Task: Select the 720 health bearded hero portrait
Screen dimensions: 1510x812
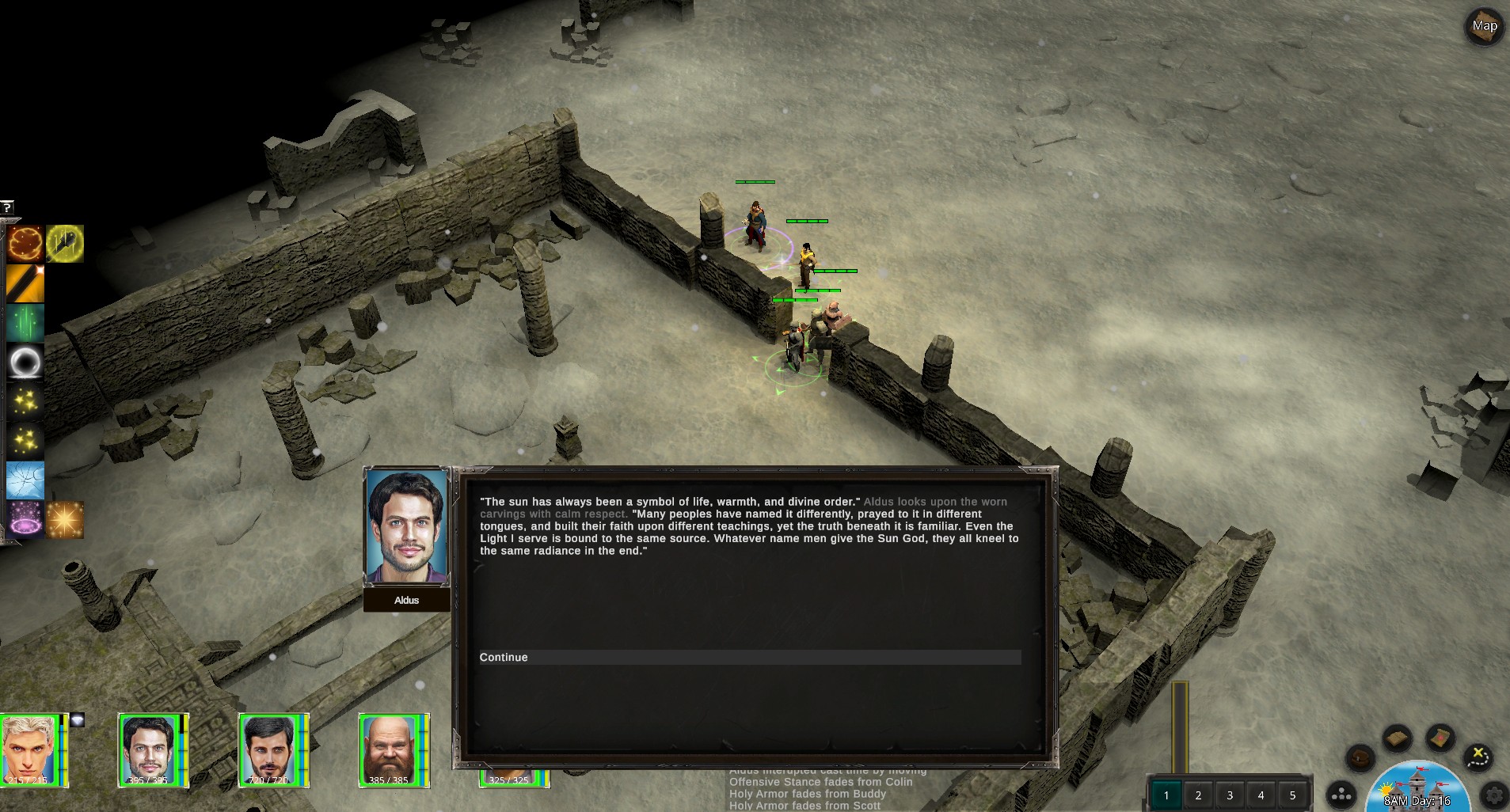Action: point(269,749)
